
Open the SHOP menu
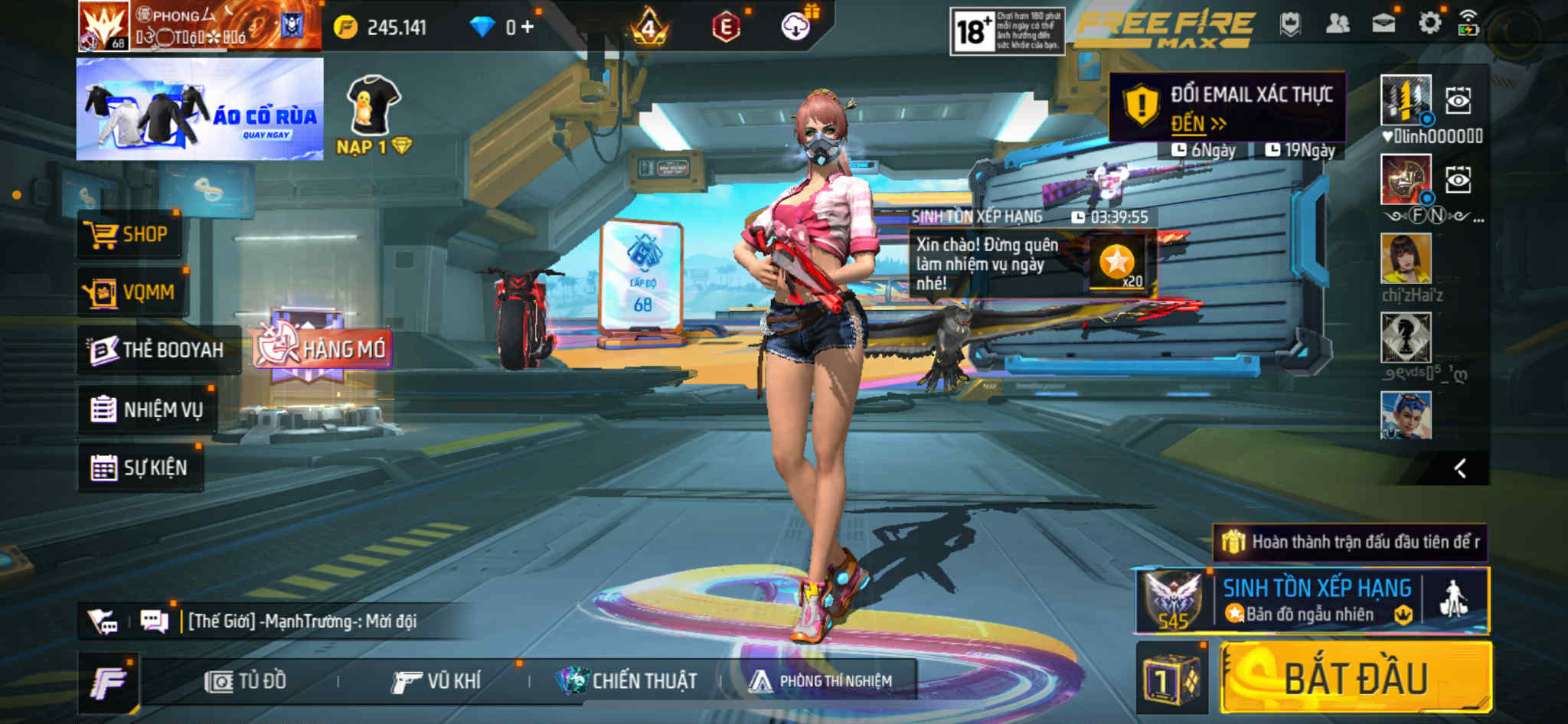point(129,234)
